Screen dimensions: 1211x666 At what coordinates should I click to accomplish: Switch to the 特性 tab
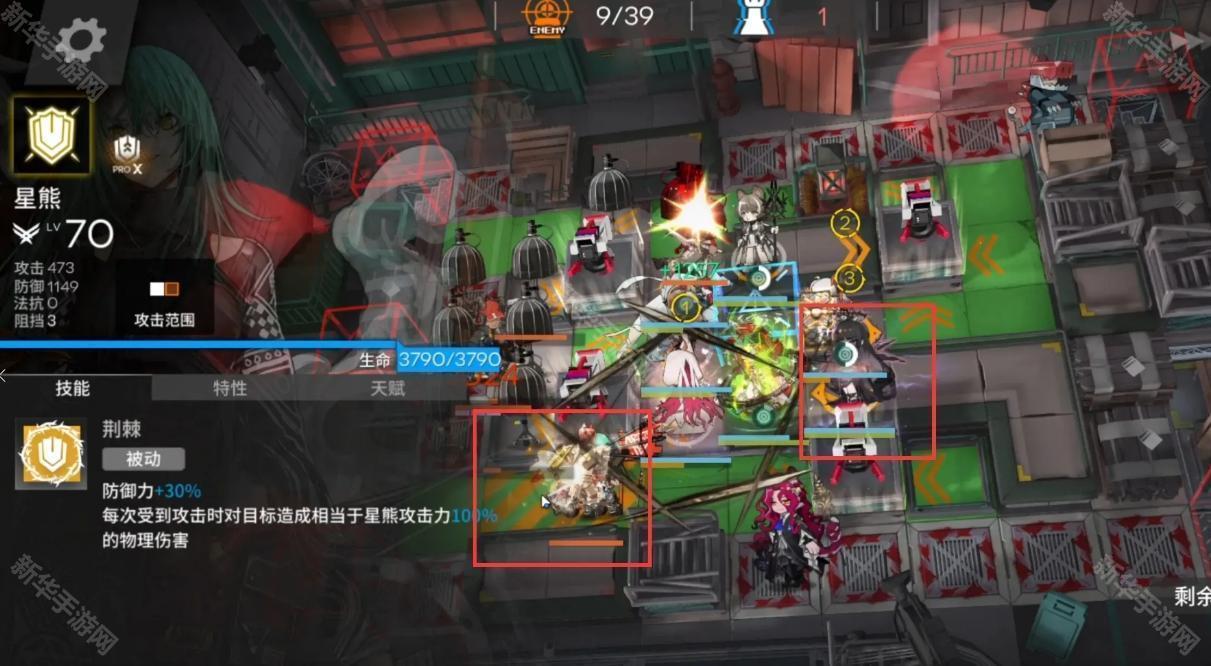(230, 388)
